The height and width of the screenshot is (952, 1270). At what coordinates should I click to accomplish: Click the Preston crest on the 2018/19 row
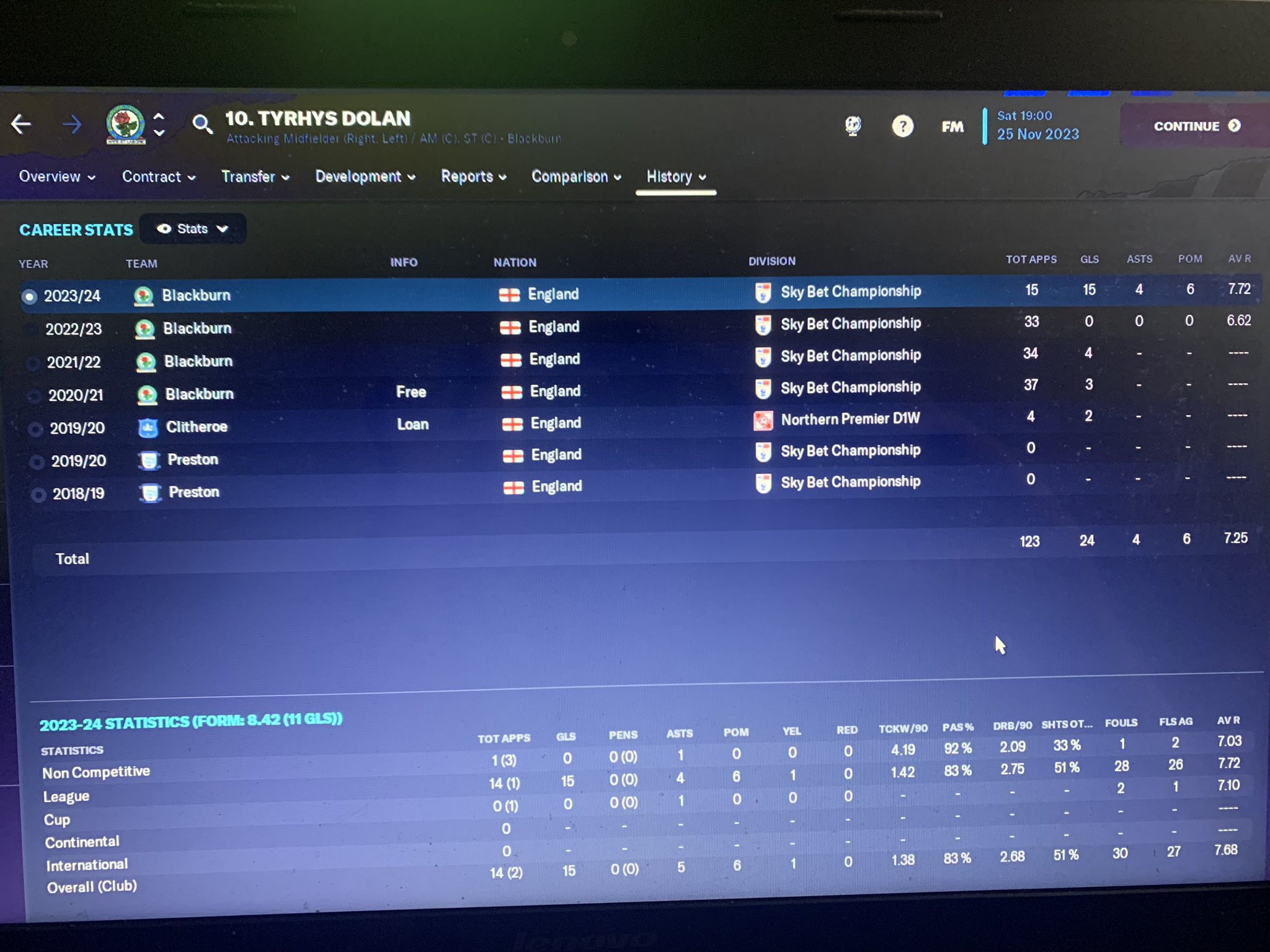click(x=149, y=491)
